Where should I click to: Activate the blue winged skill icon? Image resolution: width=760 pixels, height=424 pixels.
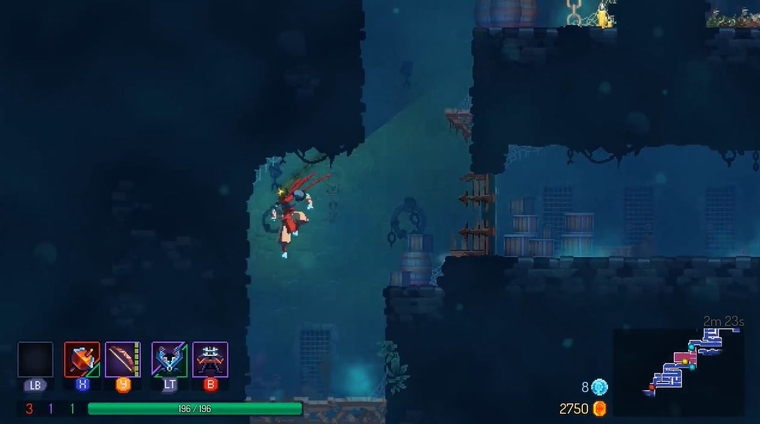[x=169, y=359]
